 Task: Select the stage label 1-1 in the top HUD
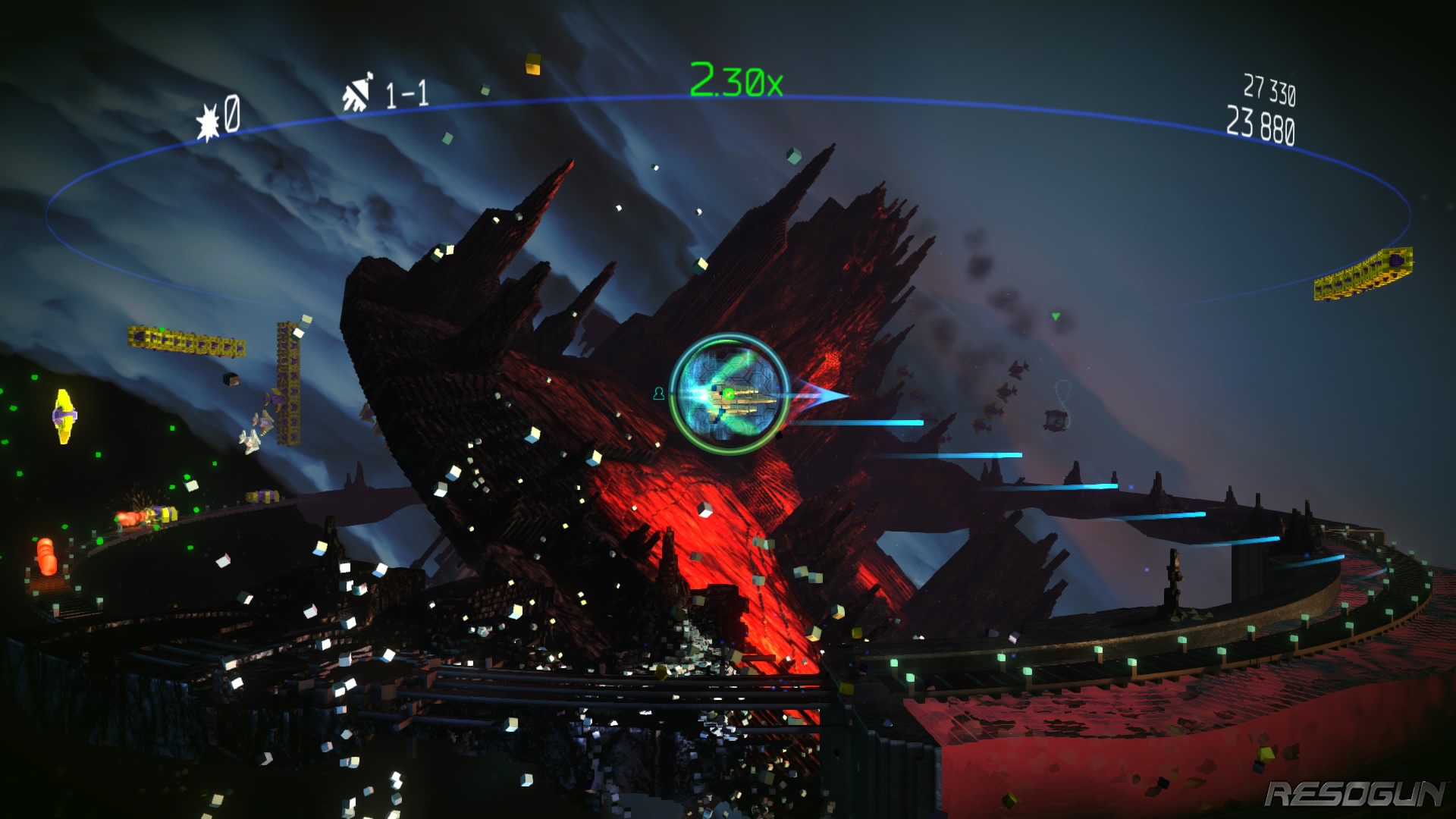point(405,92)
